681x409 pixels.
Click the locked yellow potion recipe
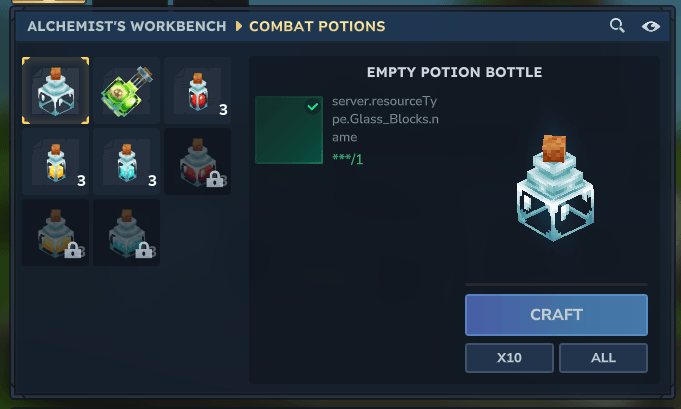tap(56, 233)
